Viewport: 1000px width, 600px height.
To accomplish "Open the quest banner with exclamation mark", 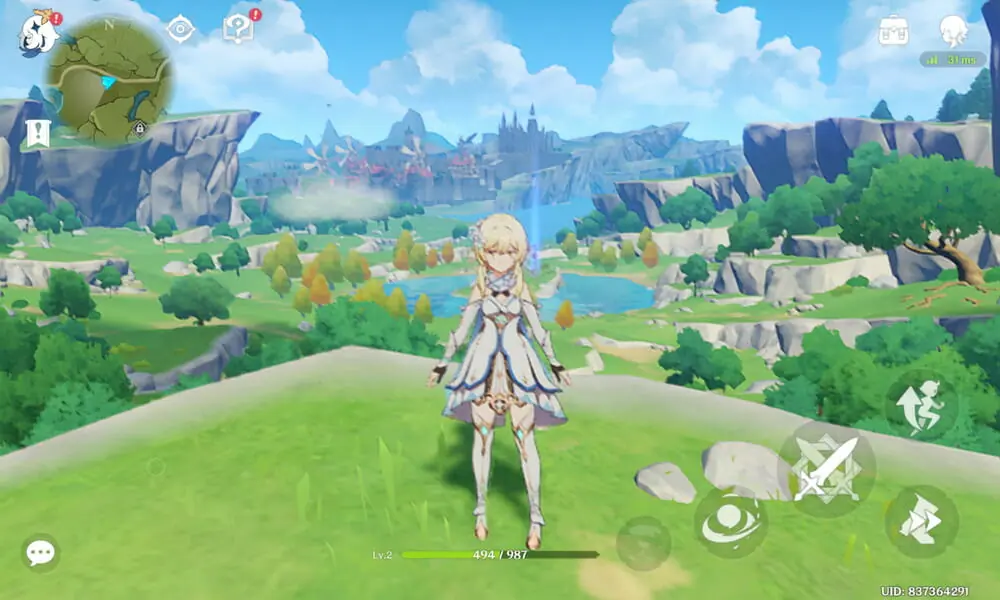I will pos(38,133).
